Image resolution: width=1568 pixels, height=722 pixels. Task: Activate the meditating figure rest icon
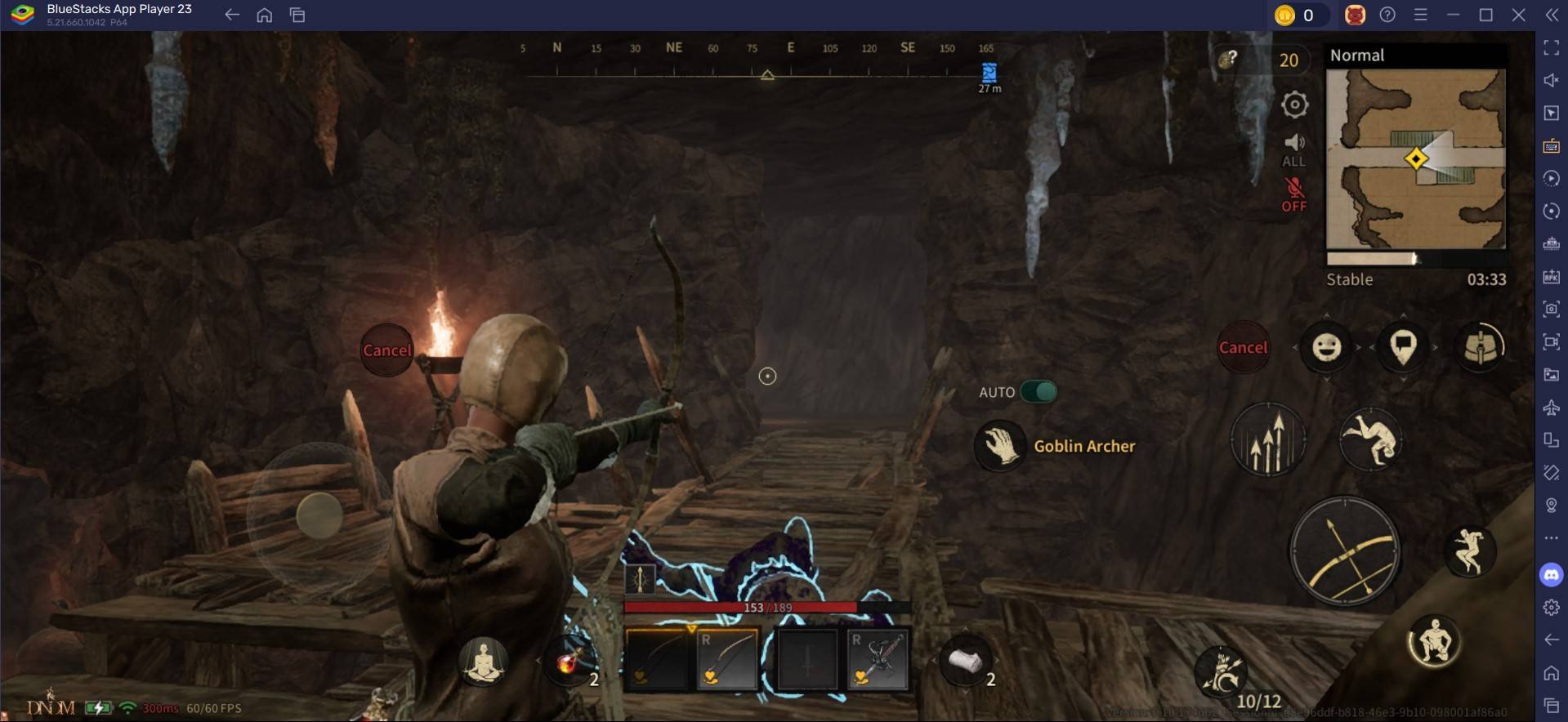483,662
